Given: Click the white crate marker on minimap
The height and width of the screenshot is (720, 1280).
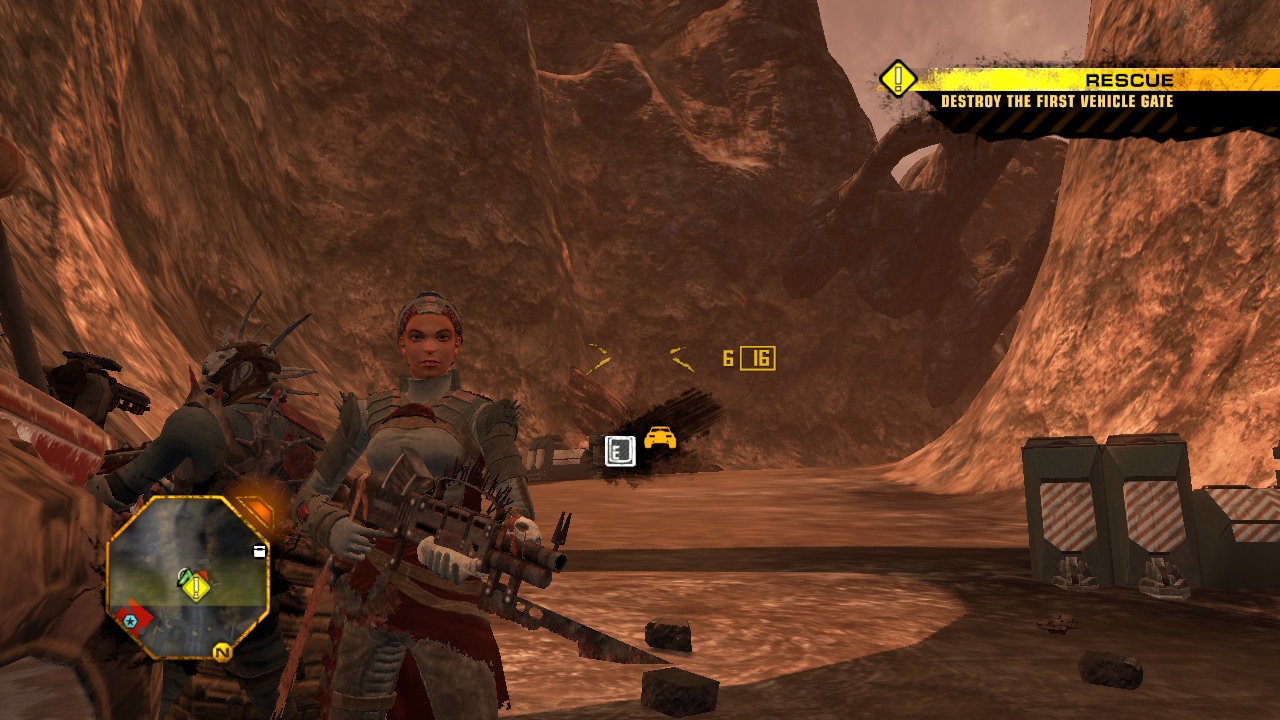Looking at the screenshot, I should (259, 551).
